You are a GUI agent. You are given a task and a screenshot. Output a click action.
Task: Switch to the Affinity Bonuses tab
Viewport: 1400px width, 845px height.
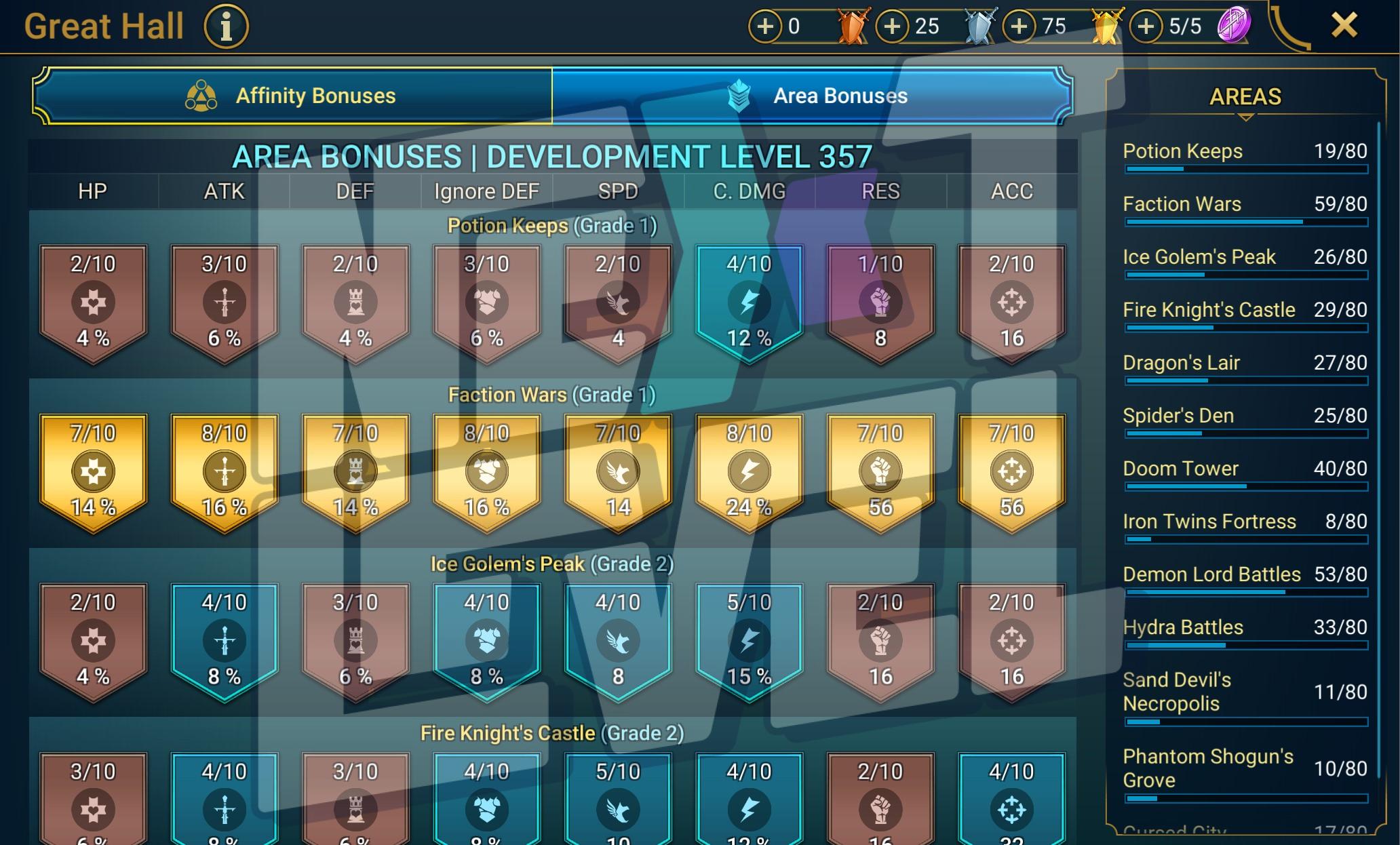[x=292, y=96]
